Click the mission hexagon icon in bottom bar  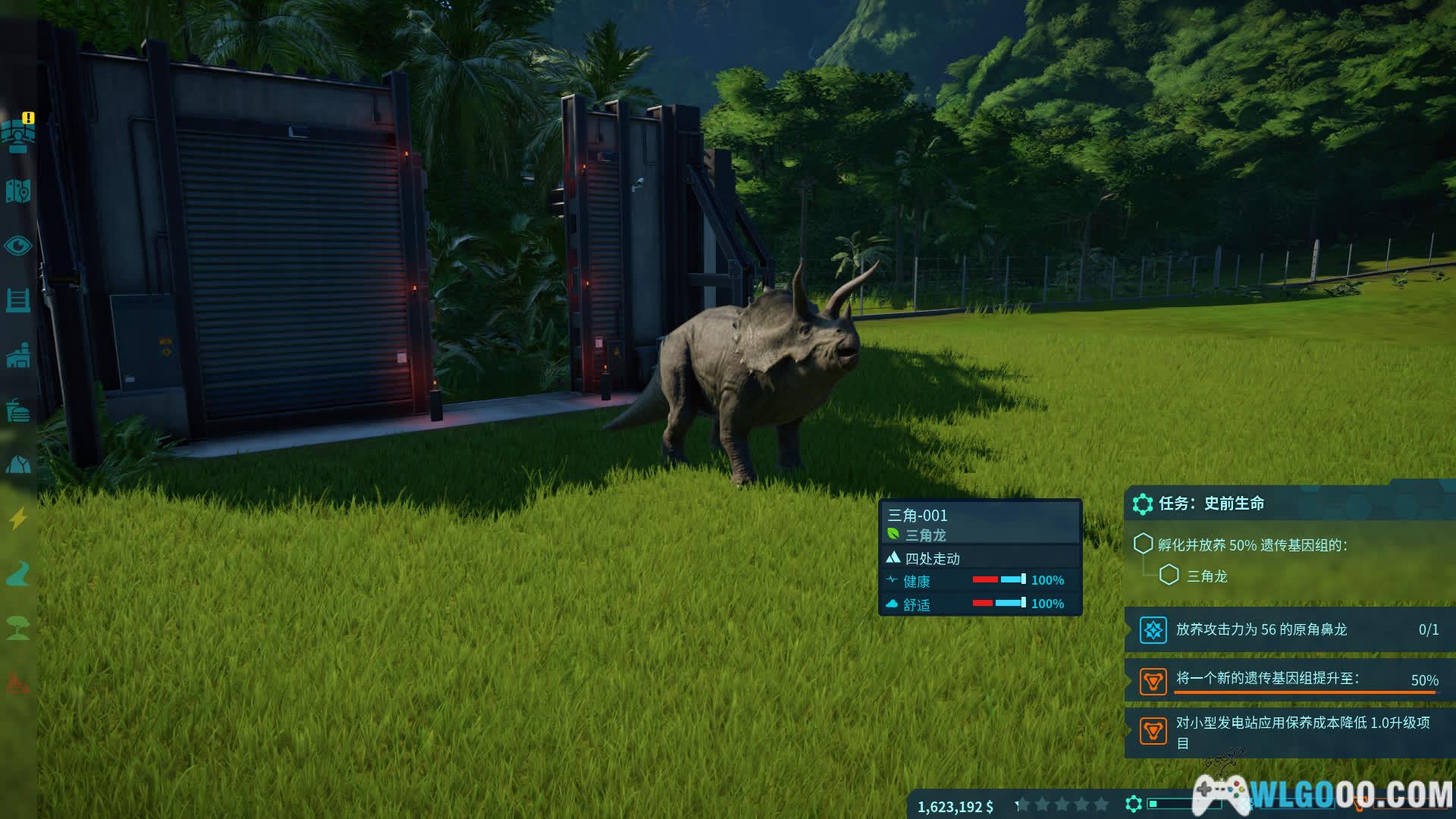click(1134, 804)
